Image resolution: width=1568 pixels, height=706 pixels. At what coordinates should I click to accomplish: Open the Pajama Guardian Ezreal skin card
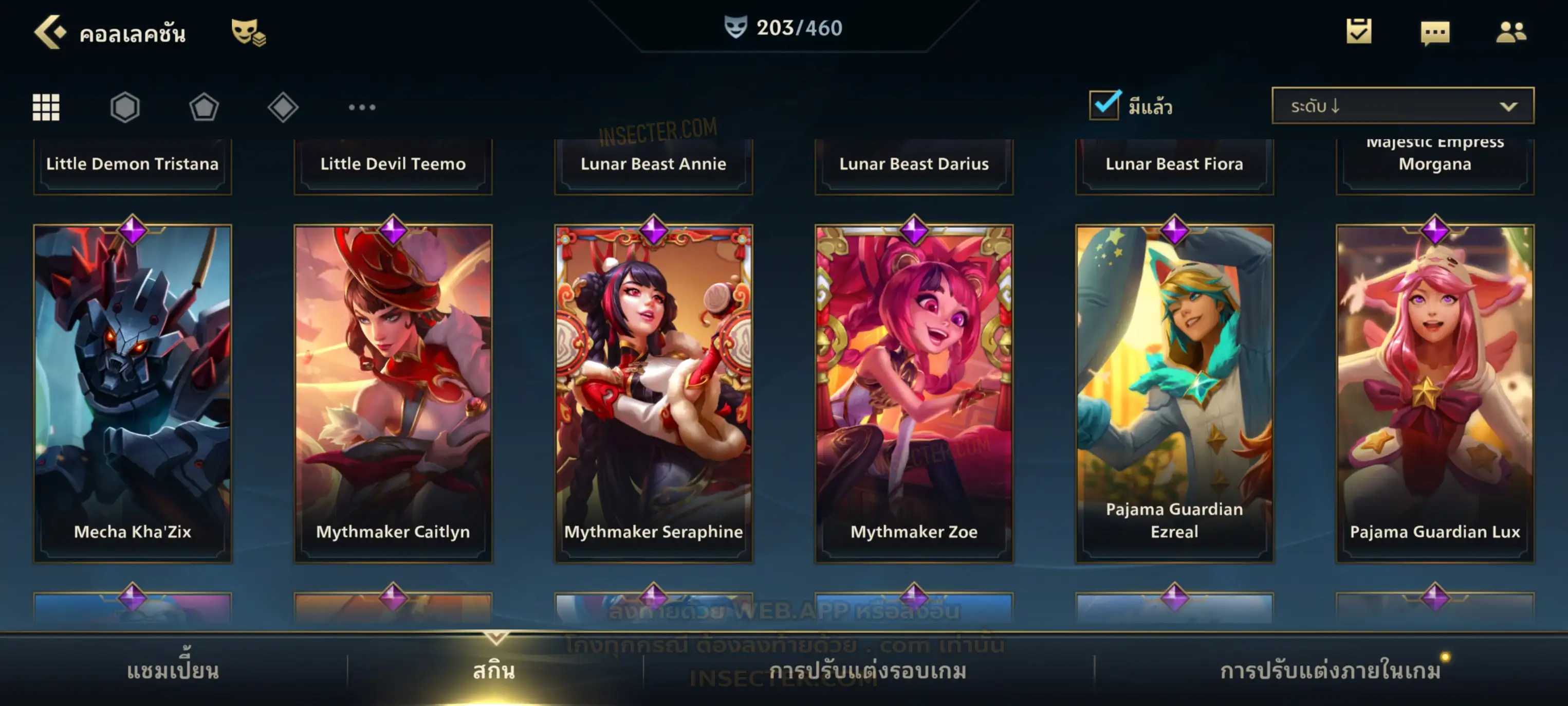coord(1174,393)
